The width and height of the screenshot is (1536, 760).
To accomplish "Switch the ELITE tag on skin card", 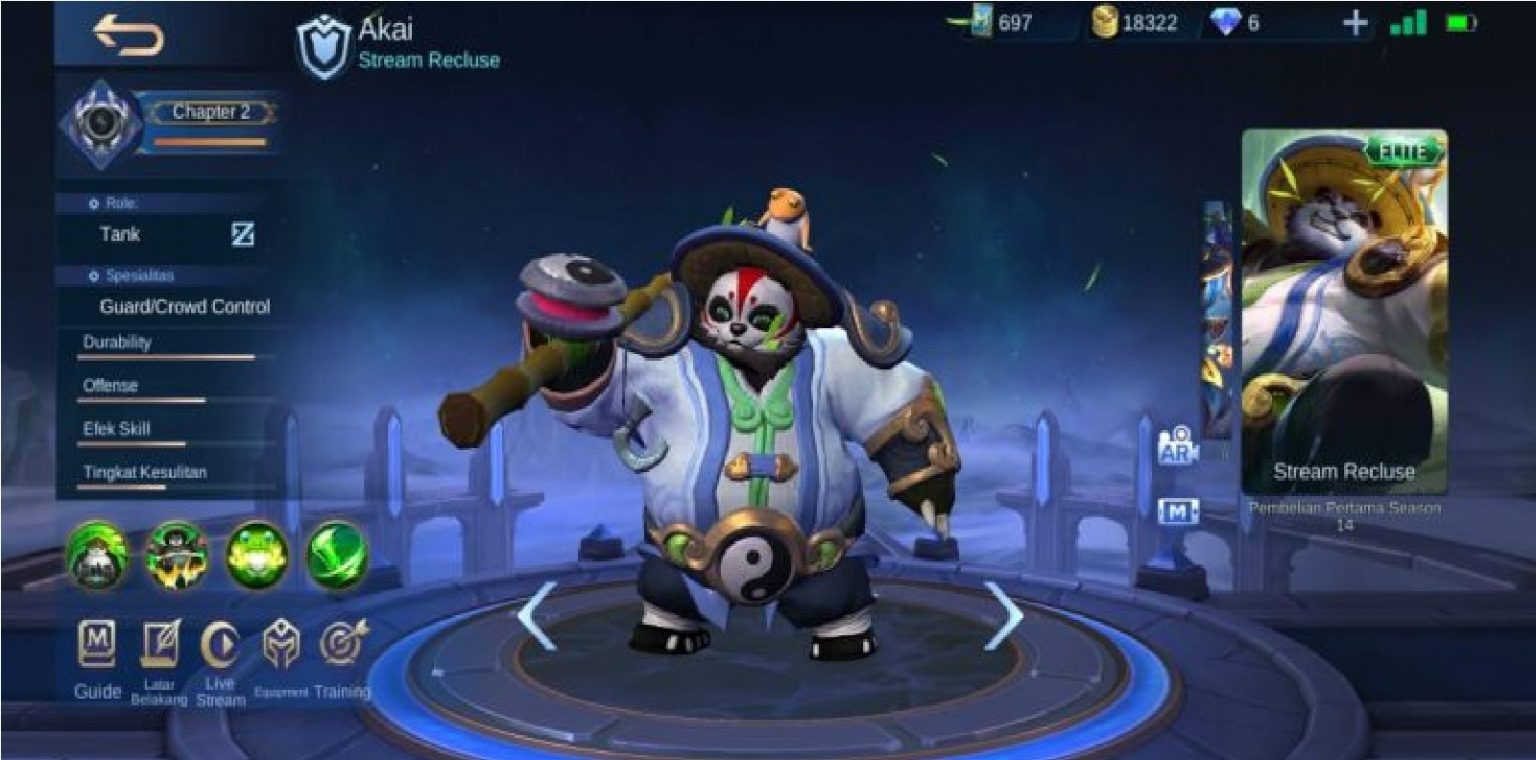I will click(x=1409, y=152).
